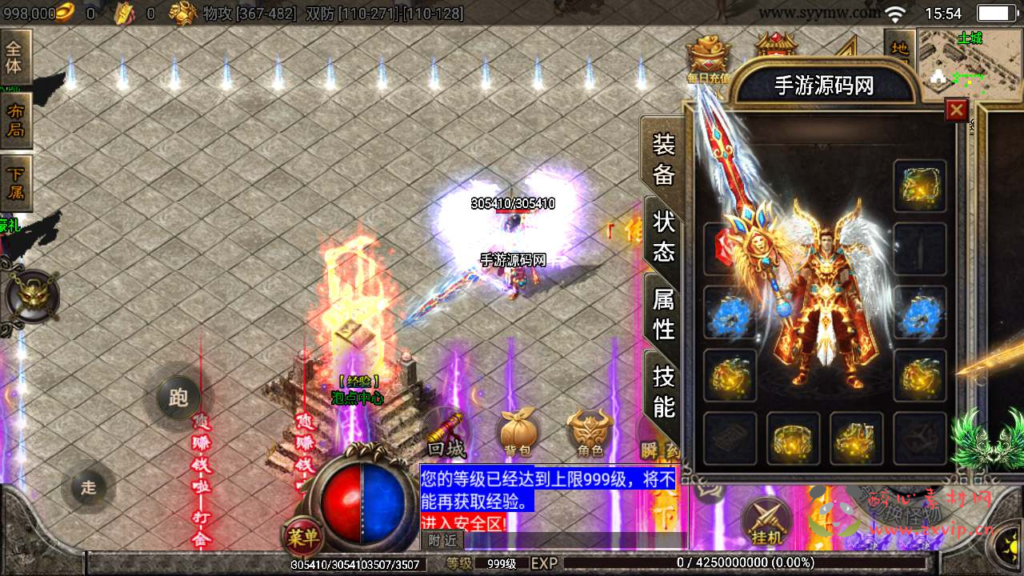
Task: Select the 属性 attributes tab
Action: click(x=664, y=313)
